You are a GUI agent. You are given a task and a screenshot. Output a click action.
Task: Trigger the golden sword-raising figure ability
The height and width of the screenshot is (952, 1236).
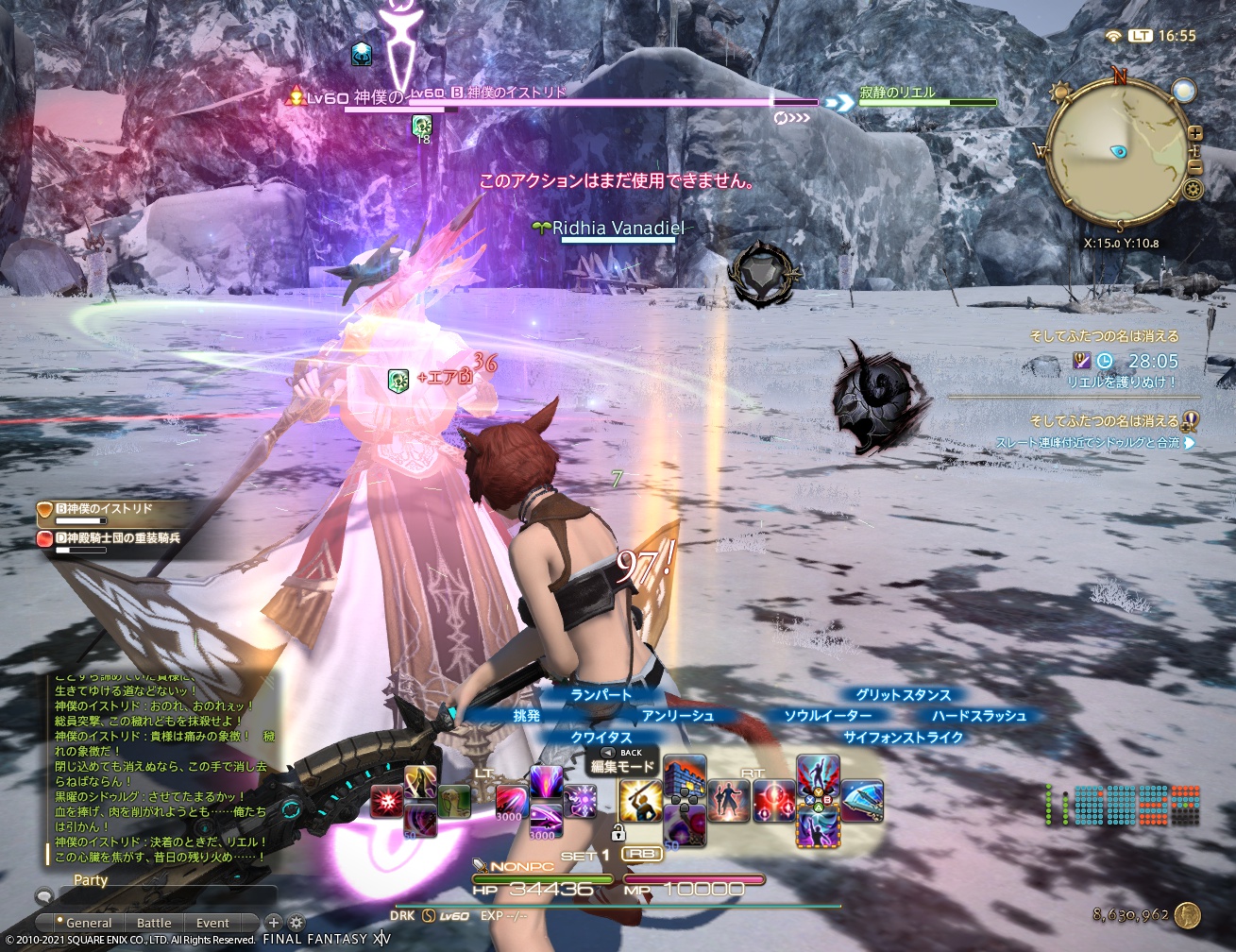[638, 801]
